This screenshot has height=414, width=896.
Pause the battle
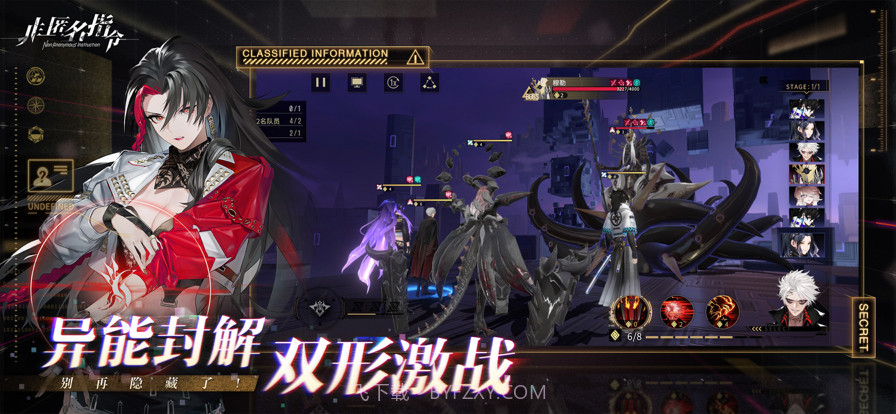tap(321, 83)
